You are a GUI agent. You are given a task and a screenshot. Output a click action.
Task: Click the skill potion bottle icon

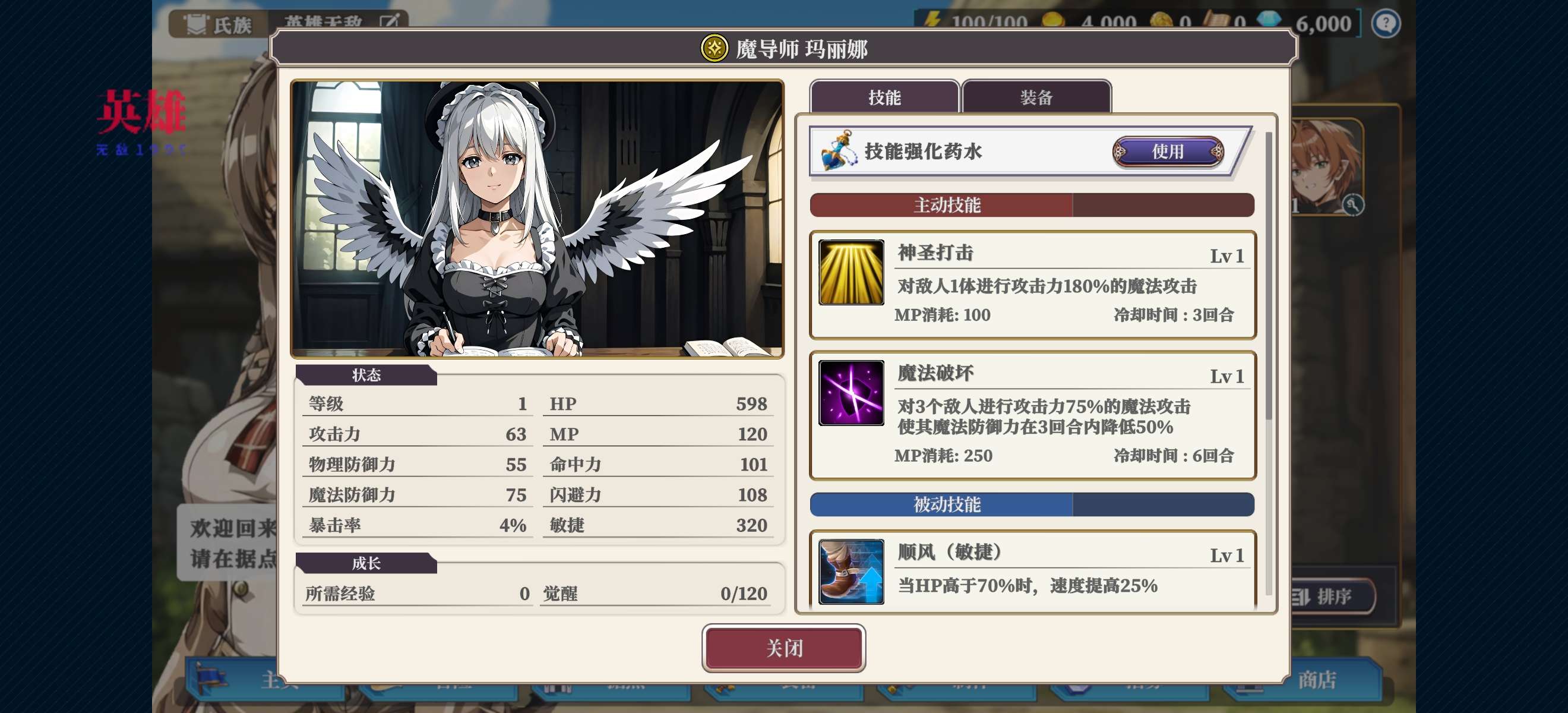pyautogui.click(x=839, y=151)
